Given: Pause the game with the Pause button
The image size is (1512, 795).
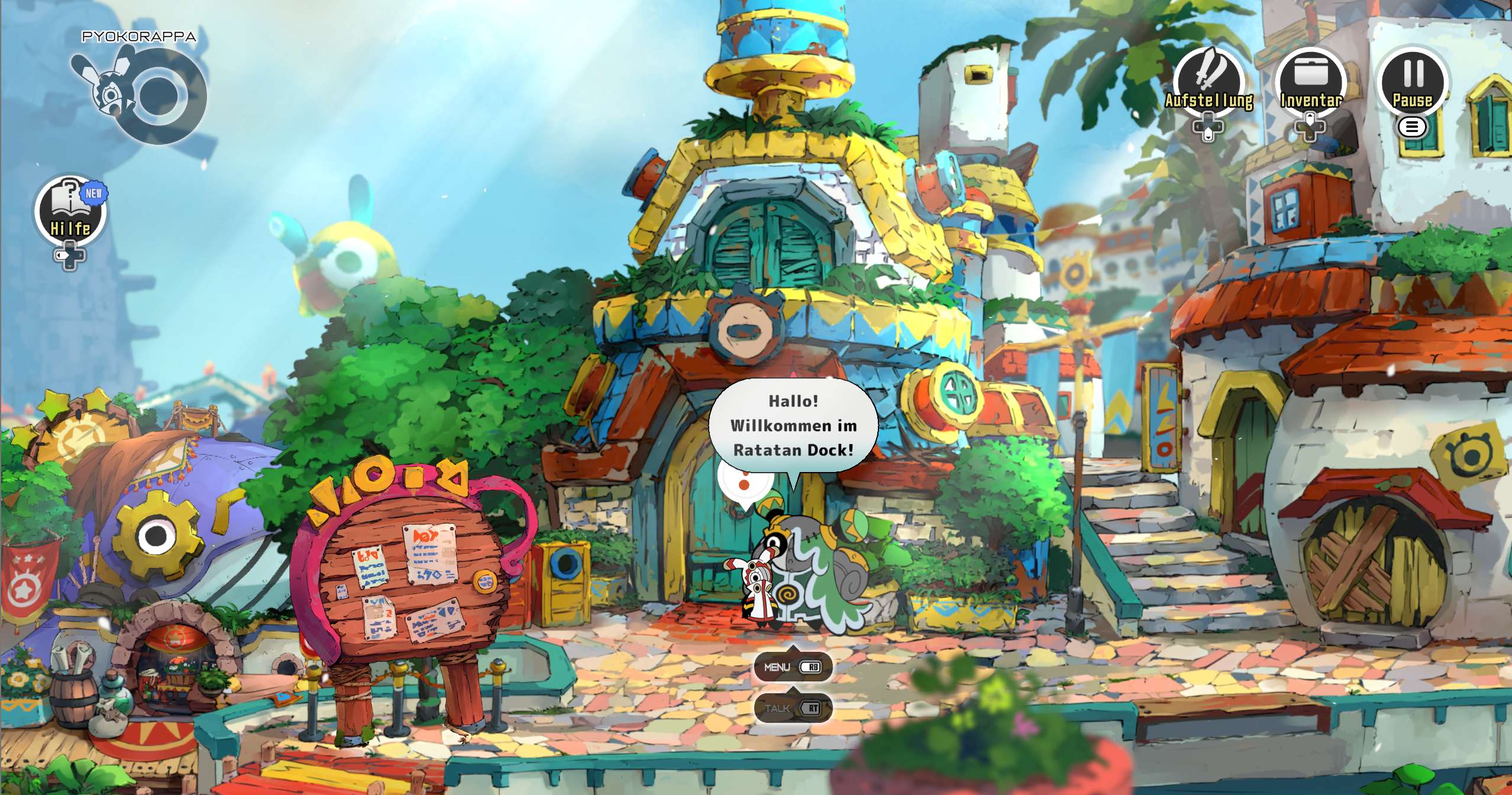Looking at the screenshot, I should click(x=1413, y=83).
